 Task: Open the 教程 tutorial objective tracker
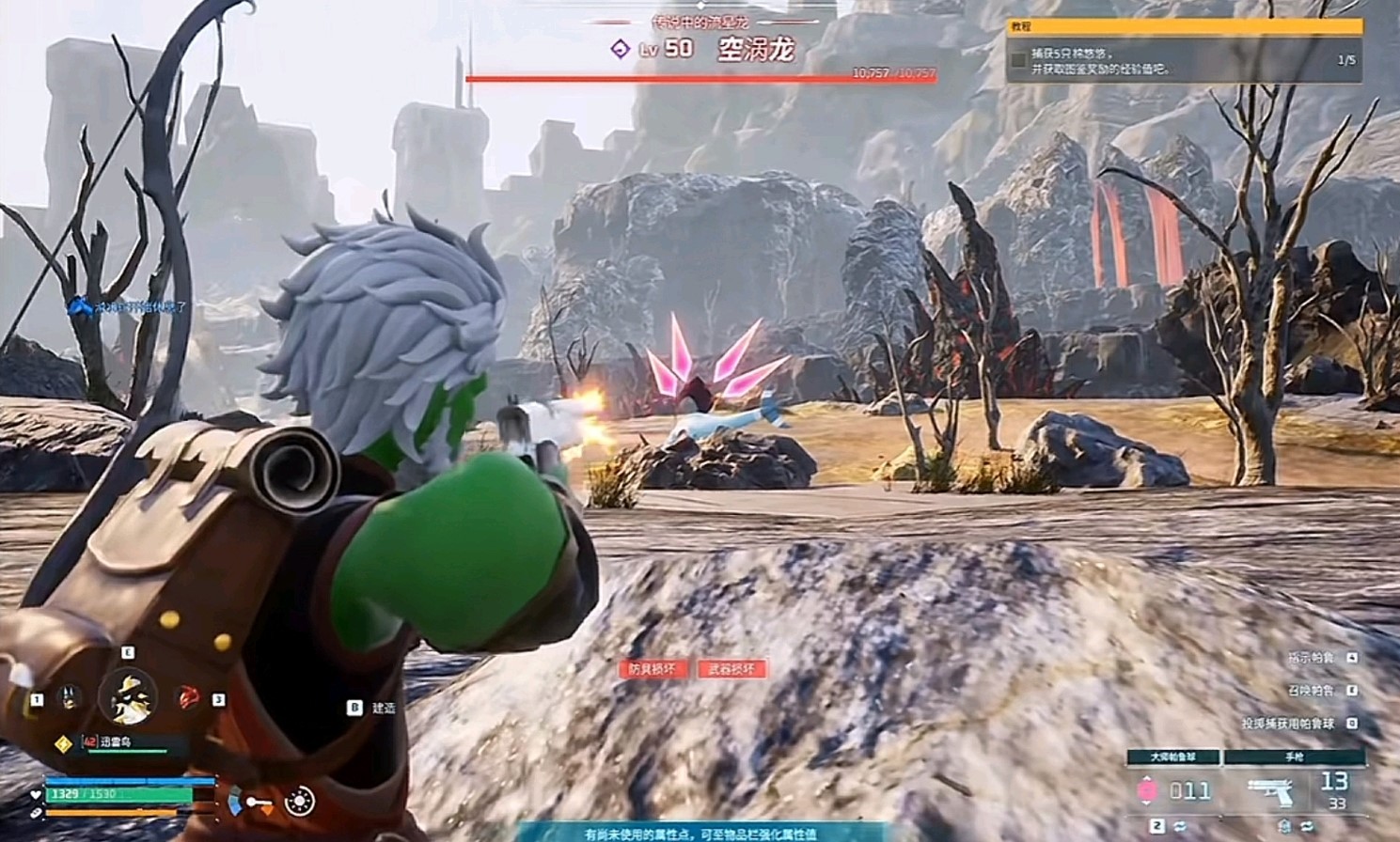pyautogui.click(x=1184, y=27)
